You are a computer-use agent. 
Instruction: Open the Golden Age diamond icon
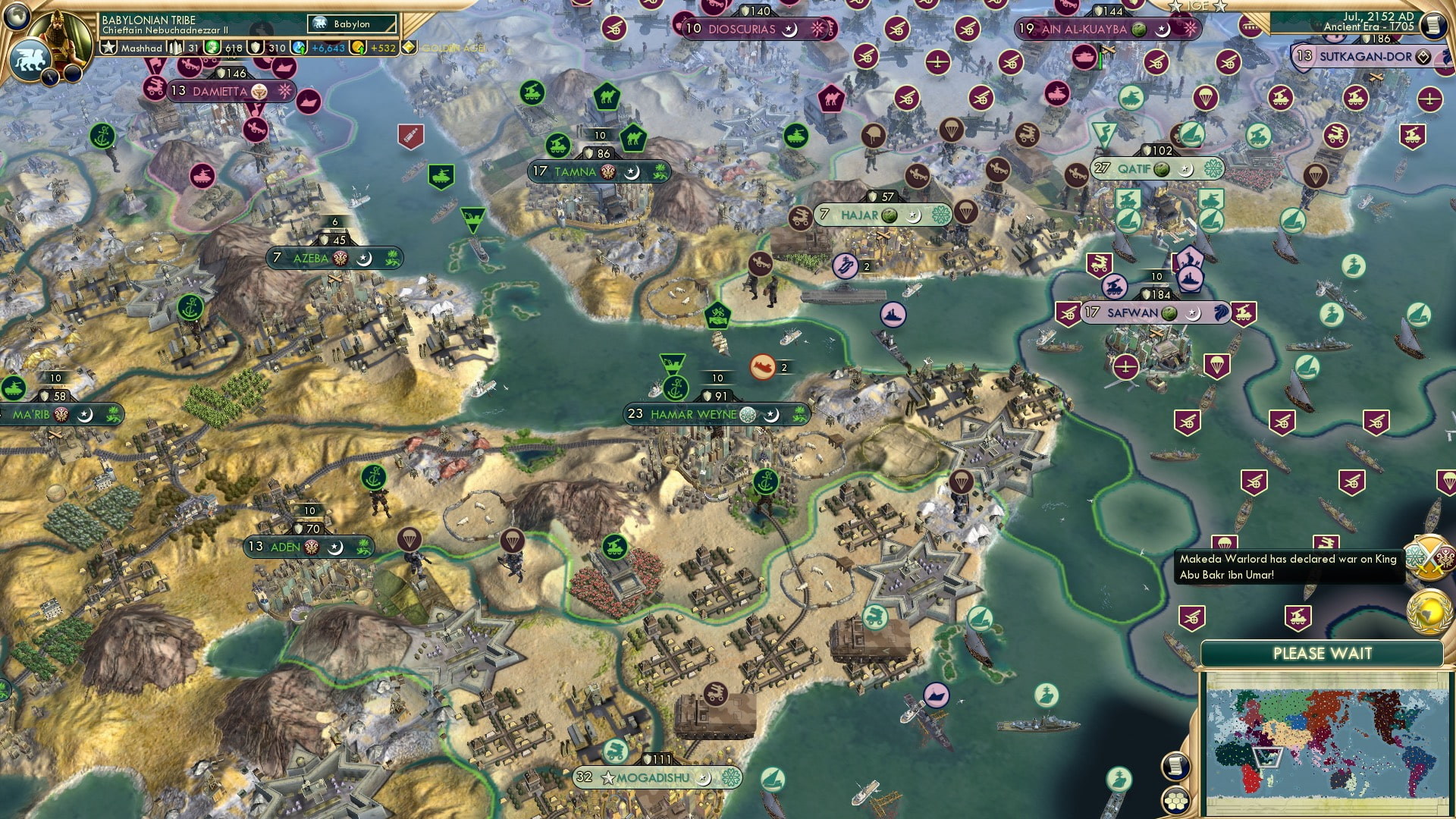(x=408, y=46)
